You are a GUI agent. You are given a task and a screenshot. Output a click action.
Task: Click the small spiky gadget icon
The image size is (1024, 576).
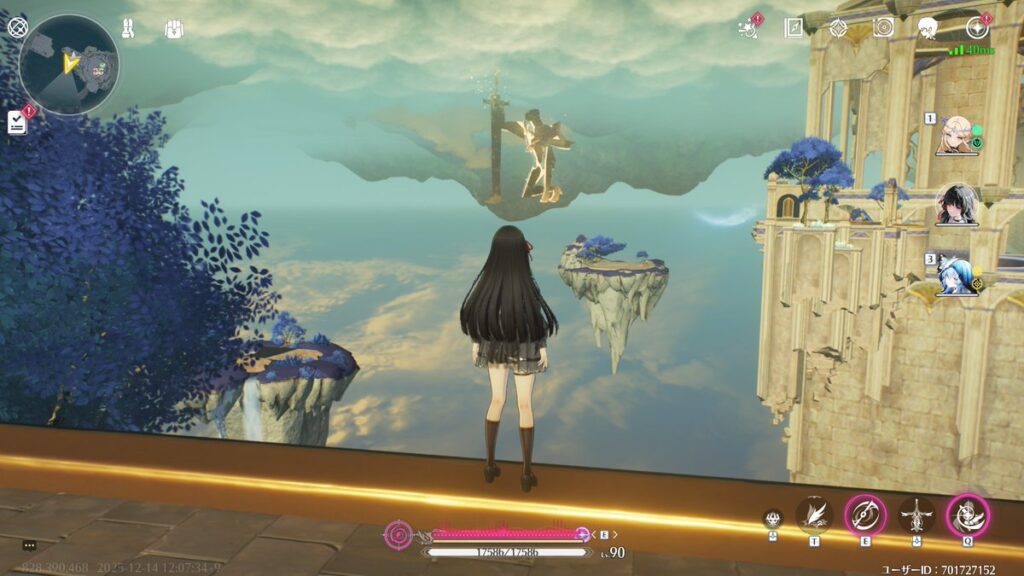click(772, 518)
